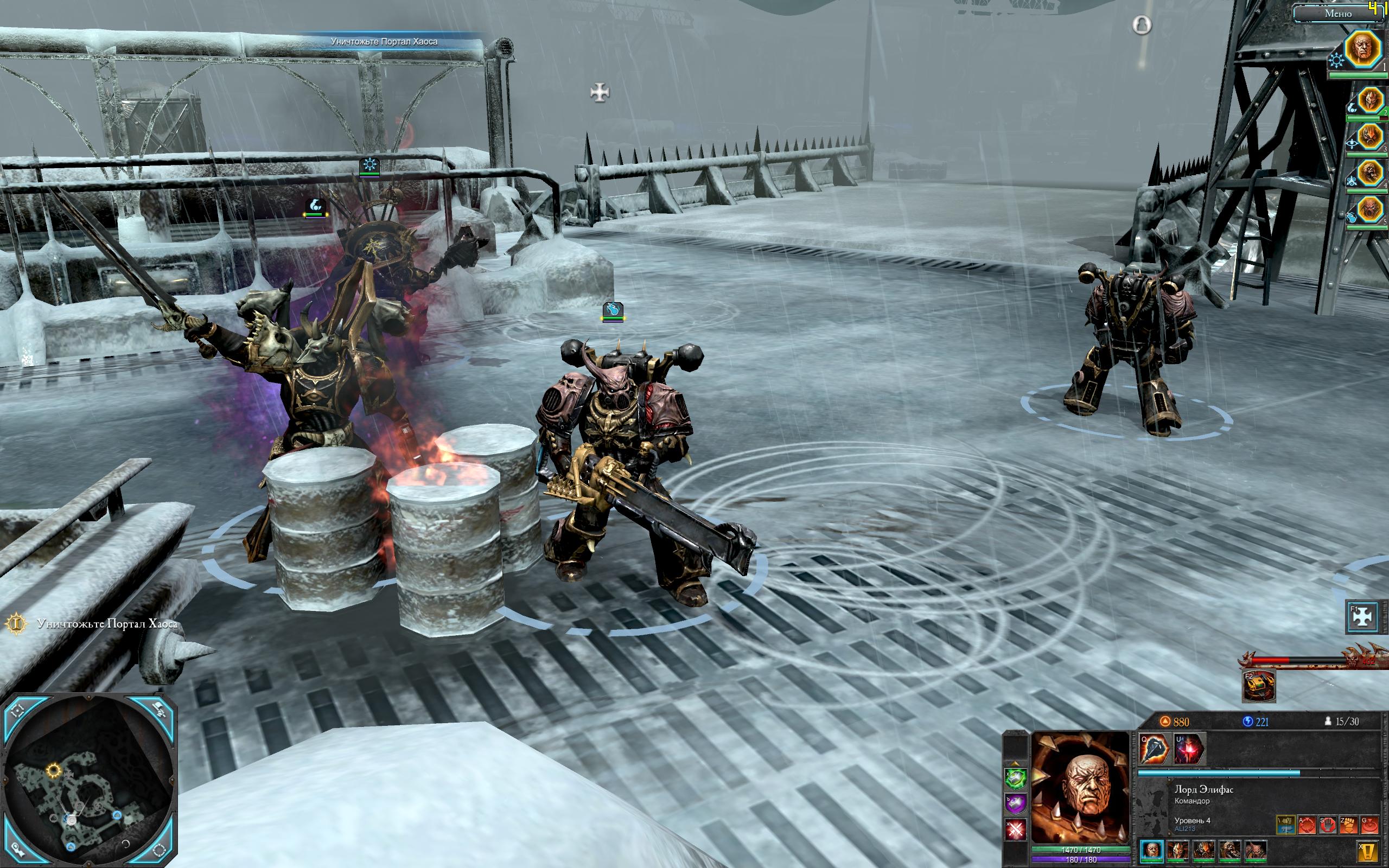Screen dimensions: 1389x868
Task: Open the yellow exclamation mark alert button
Action: point(1368,850)
